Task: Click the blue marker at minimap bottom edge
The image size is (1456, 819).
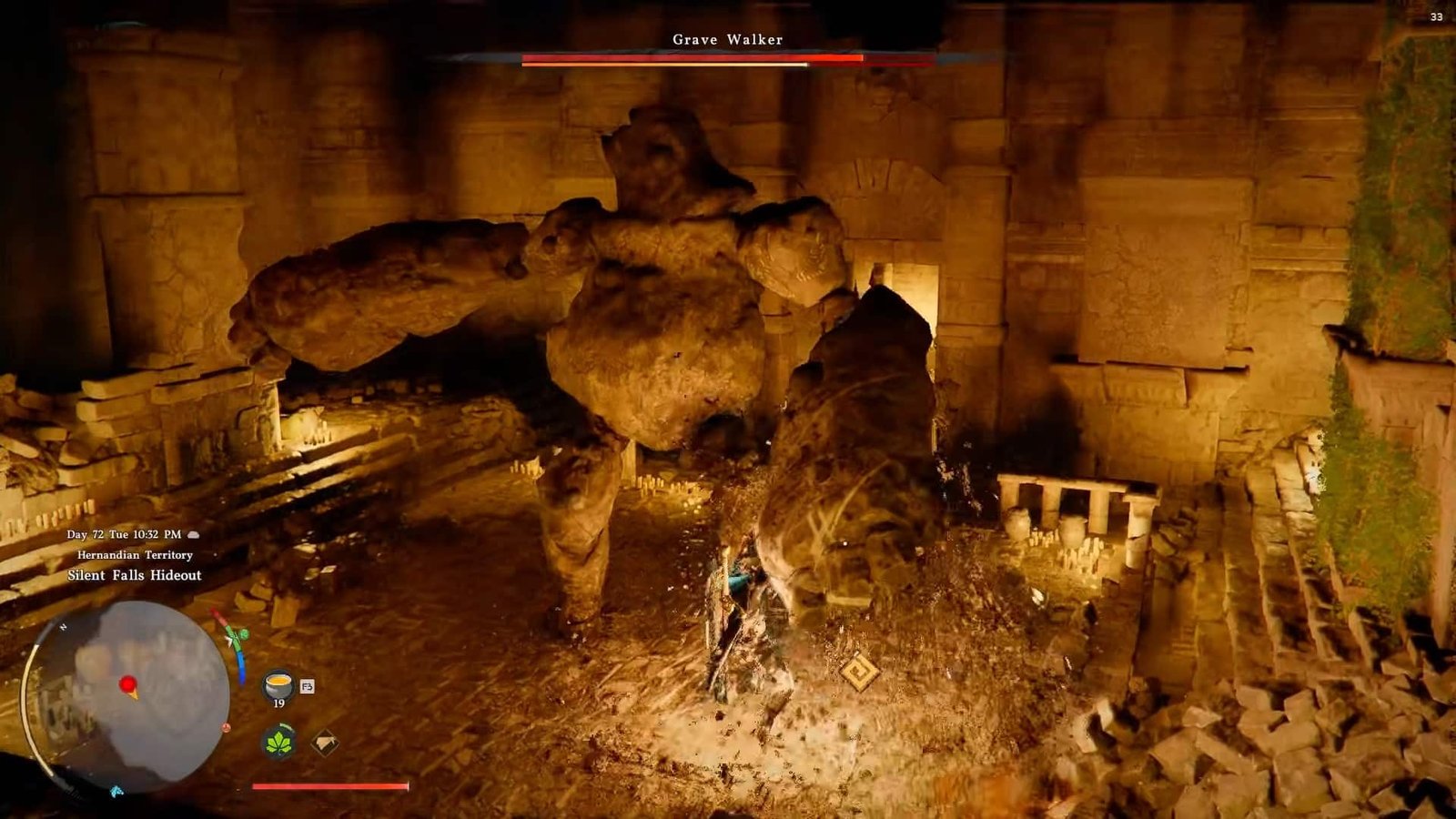Action: (116, 791)
